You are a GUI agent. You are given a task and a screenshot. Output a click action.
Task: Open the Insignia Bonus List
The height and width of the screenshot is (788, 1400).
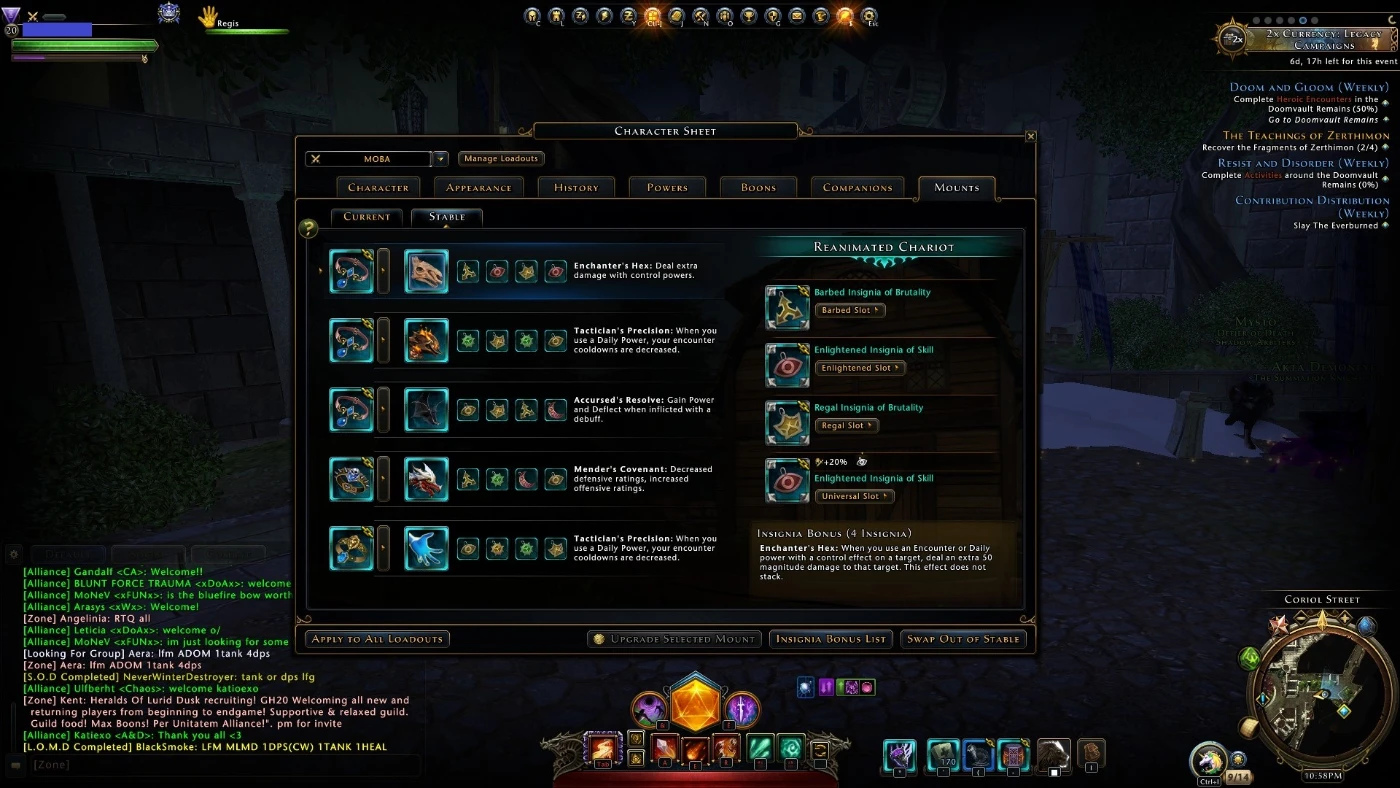pyautogui.click(x=831, y=639)
